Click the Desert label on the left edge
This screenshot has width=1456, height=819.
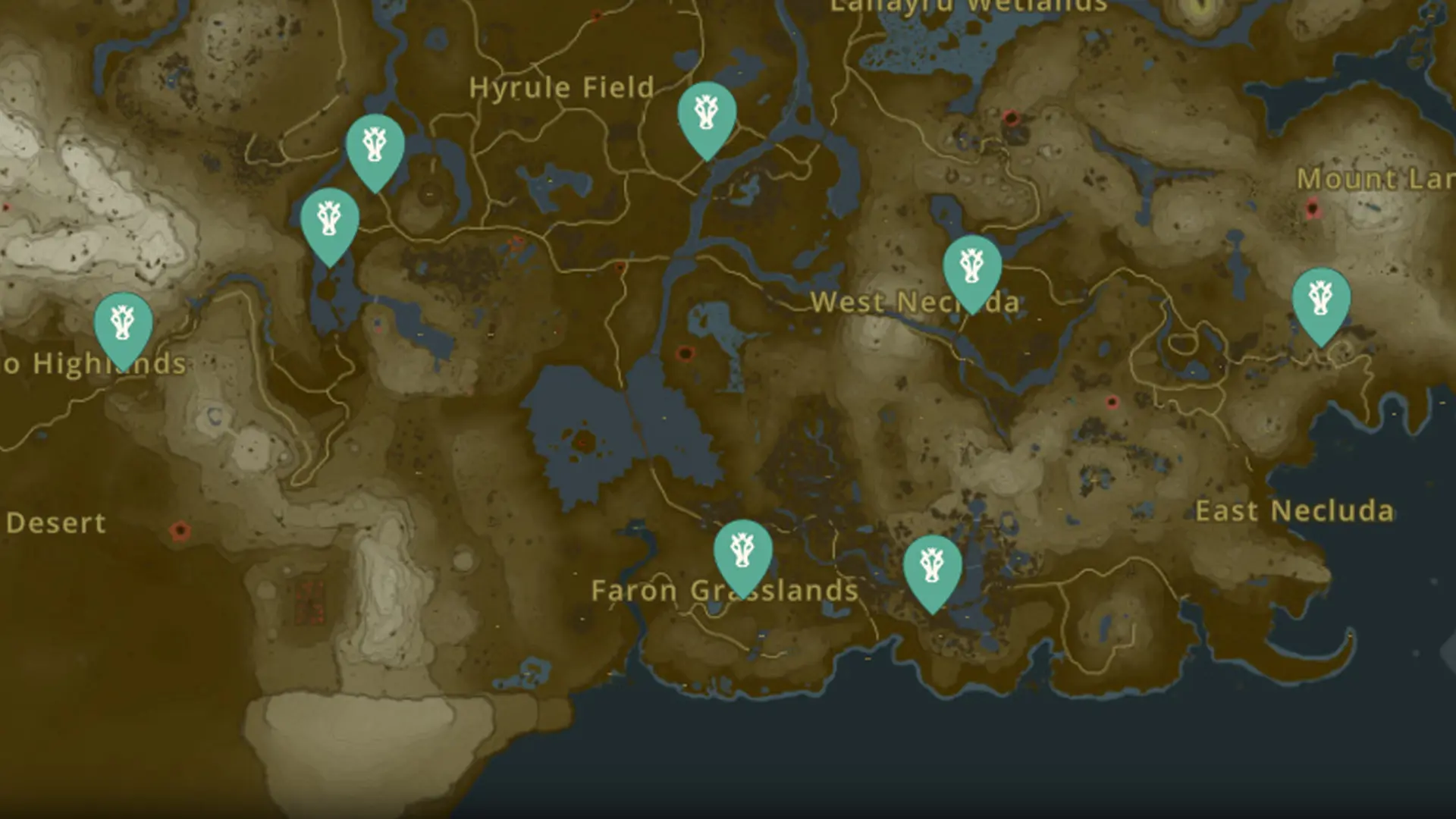pyautogui.click(x=56, y=523)
